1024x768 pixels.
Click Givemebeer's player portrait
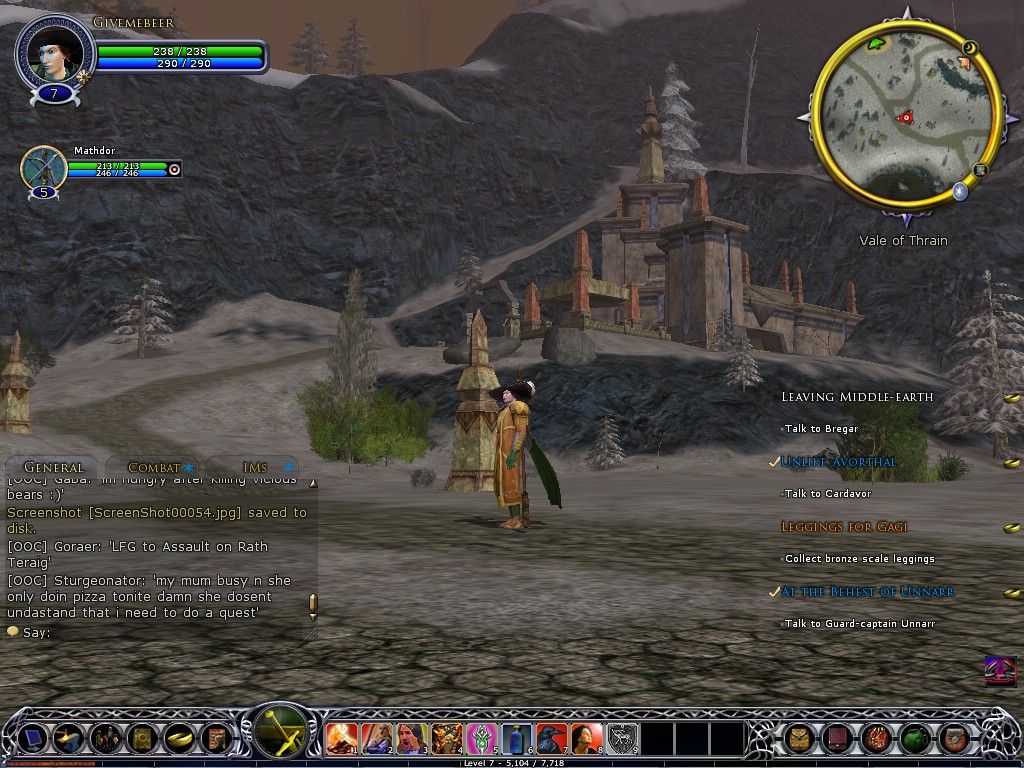[54, 55]
